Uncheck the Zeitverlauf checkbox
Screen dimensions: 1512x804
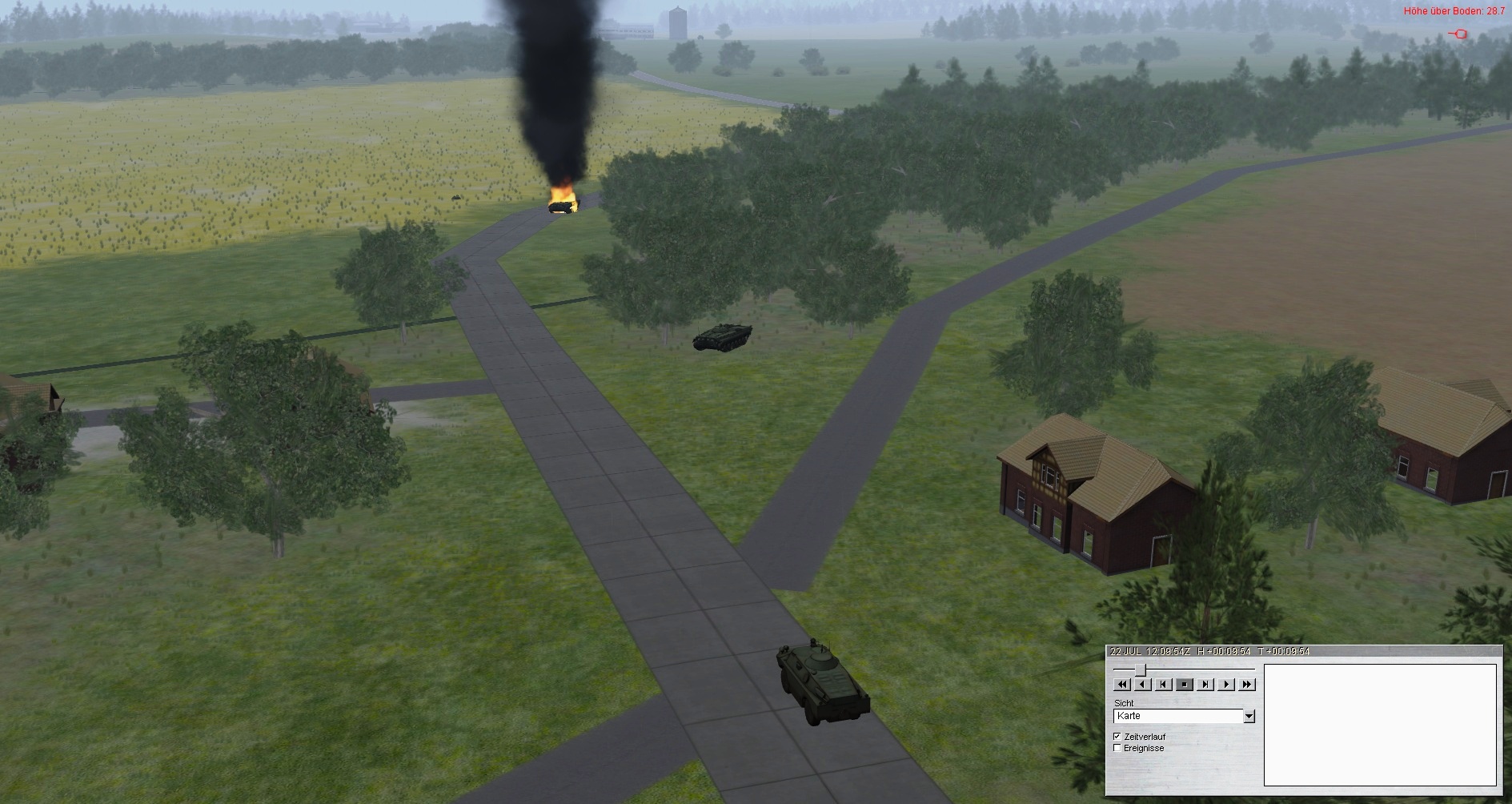pos(1117,737)
